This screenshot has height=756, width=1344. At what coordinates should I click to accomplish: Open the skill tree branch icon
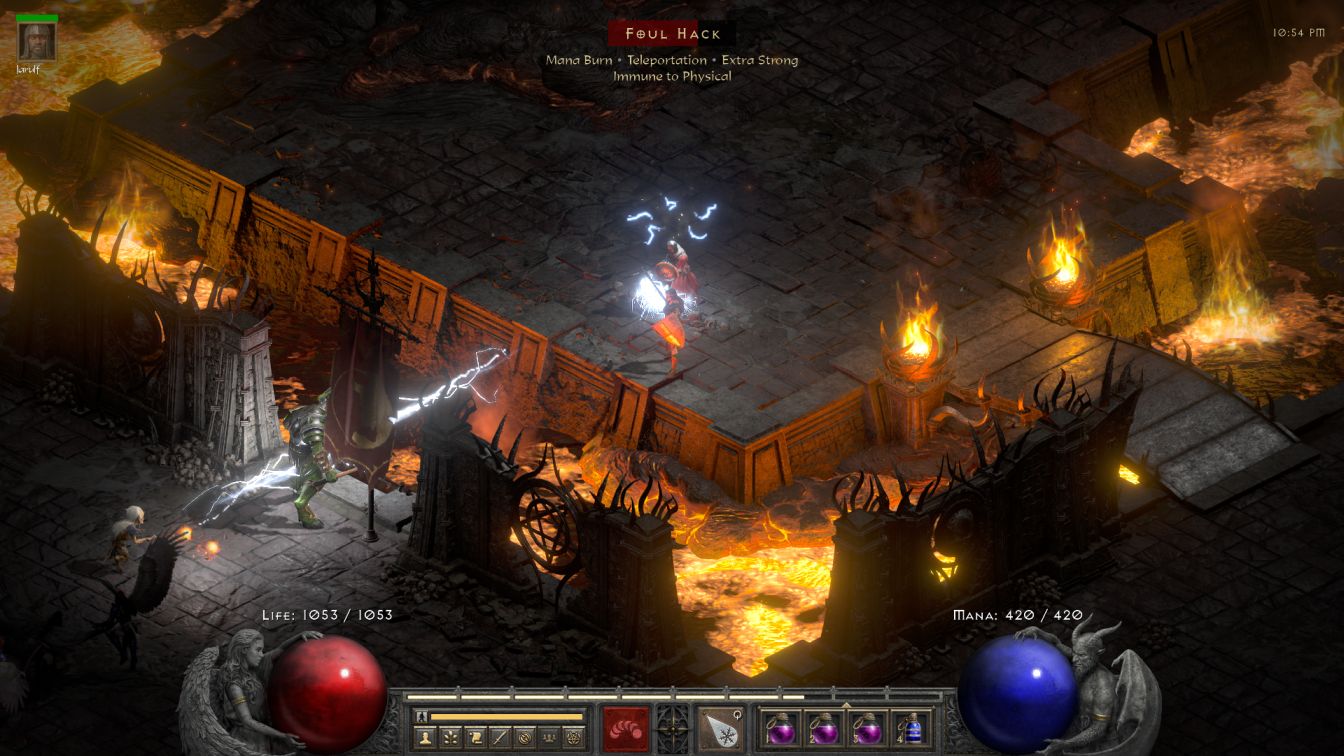450,737
